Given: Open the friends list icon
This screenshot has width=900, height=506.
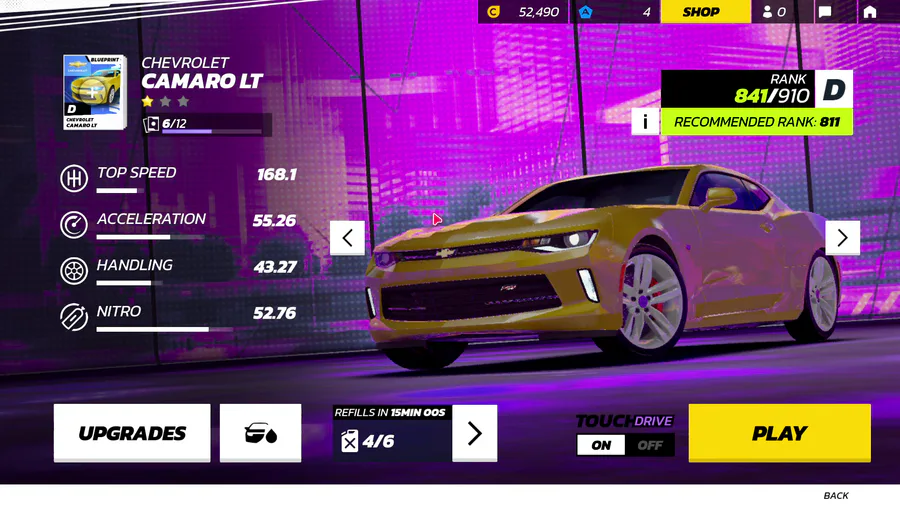Looking at the screenshot, I should coord(774,12).
